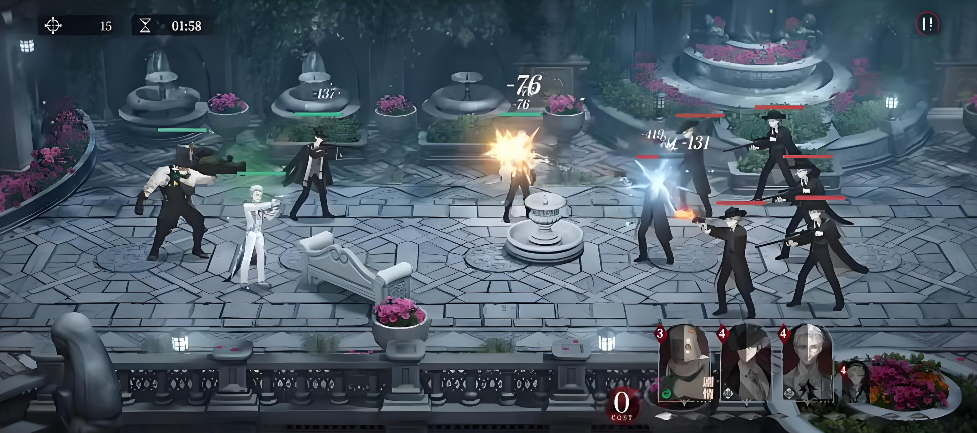This screenshot has width=977, height=433.
Task: Select the helmeted character card costing 3
Action: (686, 364)
